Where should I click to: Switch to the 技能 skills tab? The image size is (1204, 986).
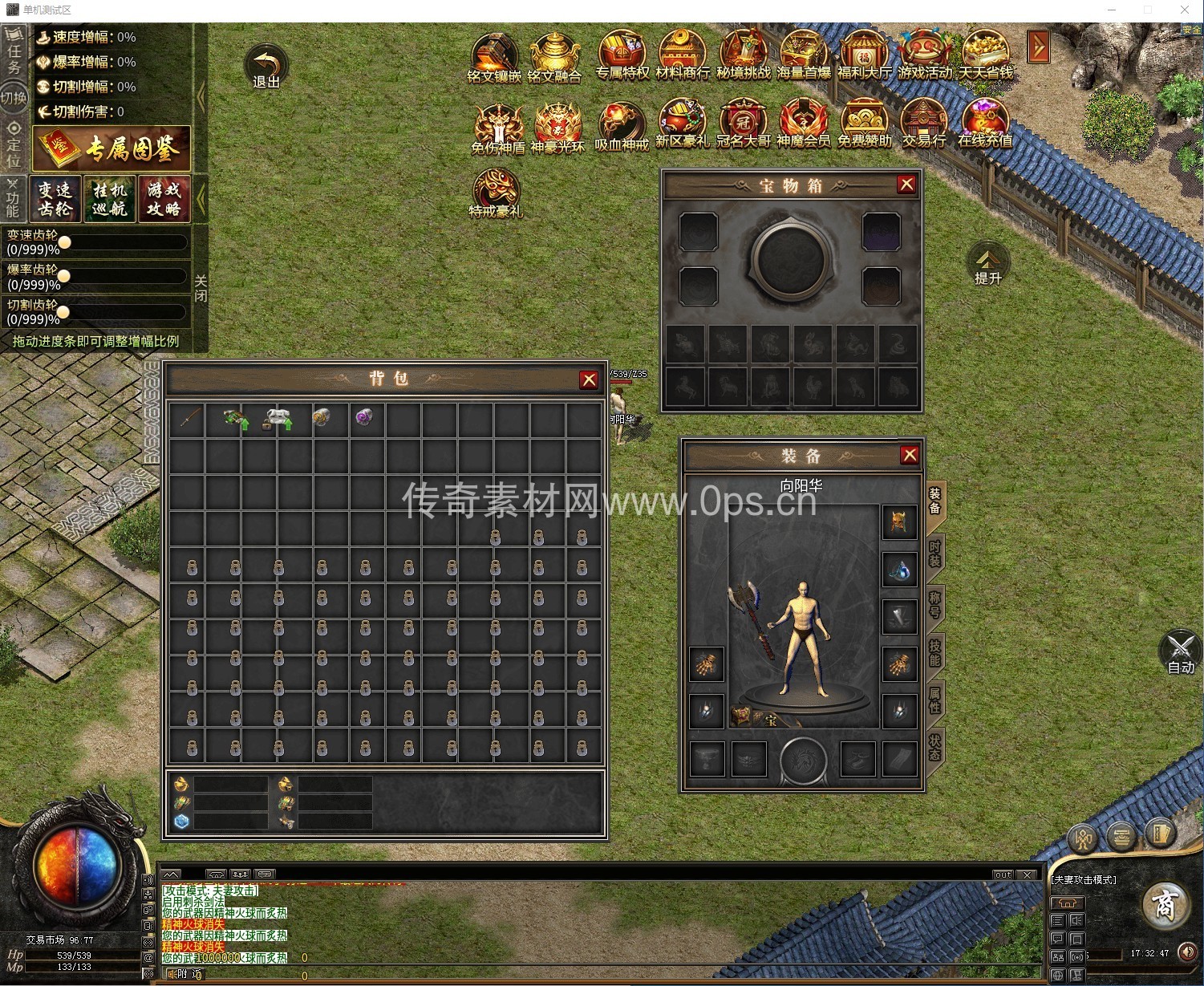(x=934, y=653)
